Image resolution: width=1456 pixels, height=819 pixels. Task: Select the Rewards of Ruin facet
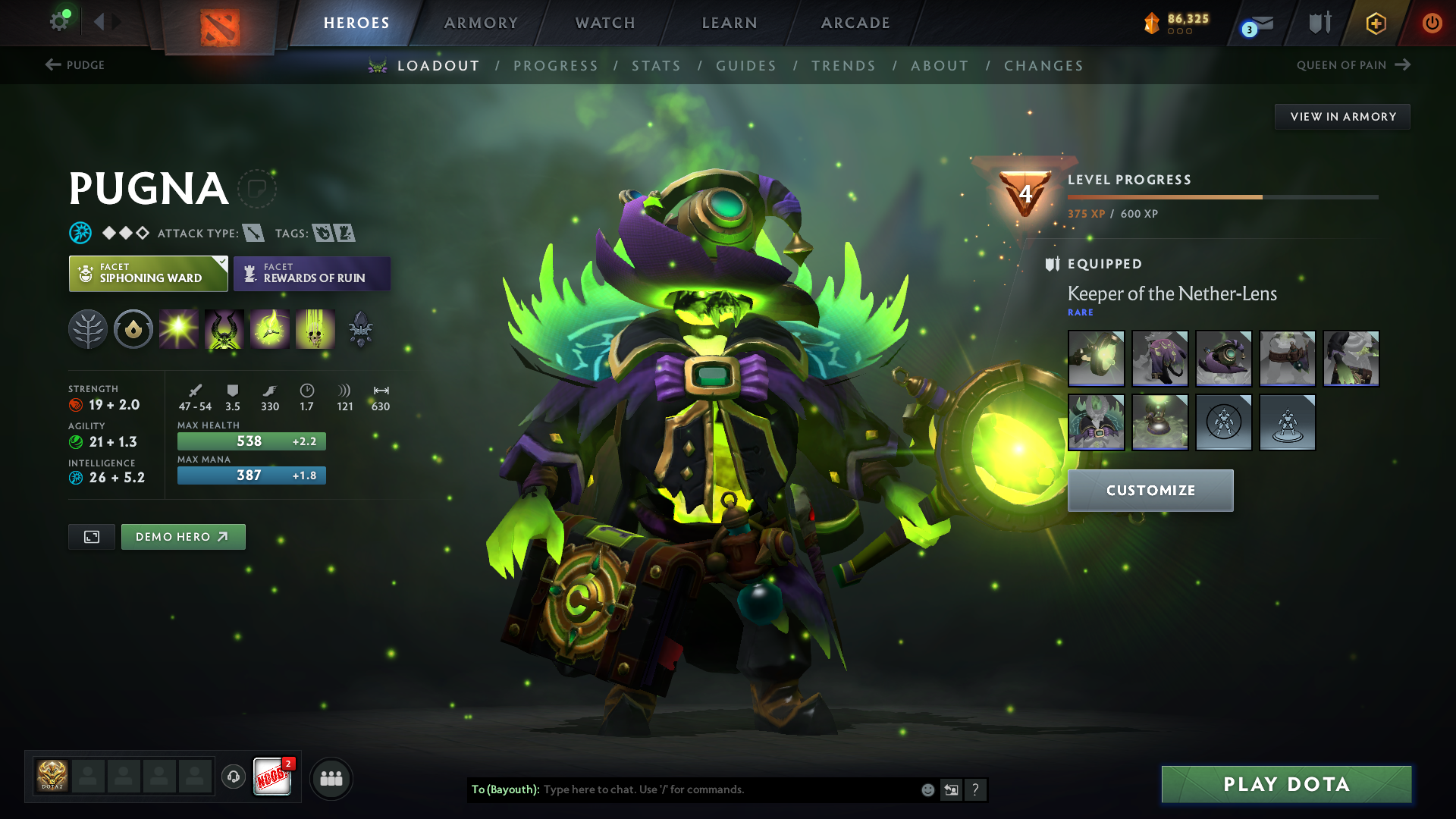click(x=312, y=274)
